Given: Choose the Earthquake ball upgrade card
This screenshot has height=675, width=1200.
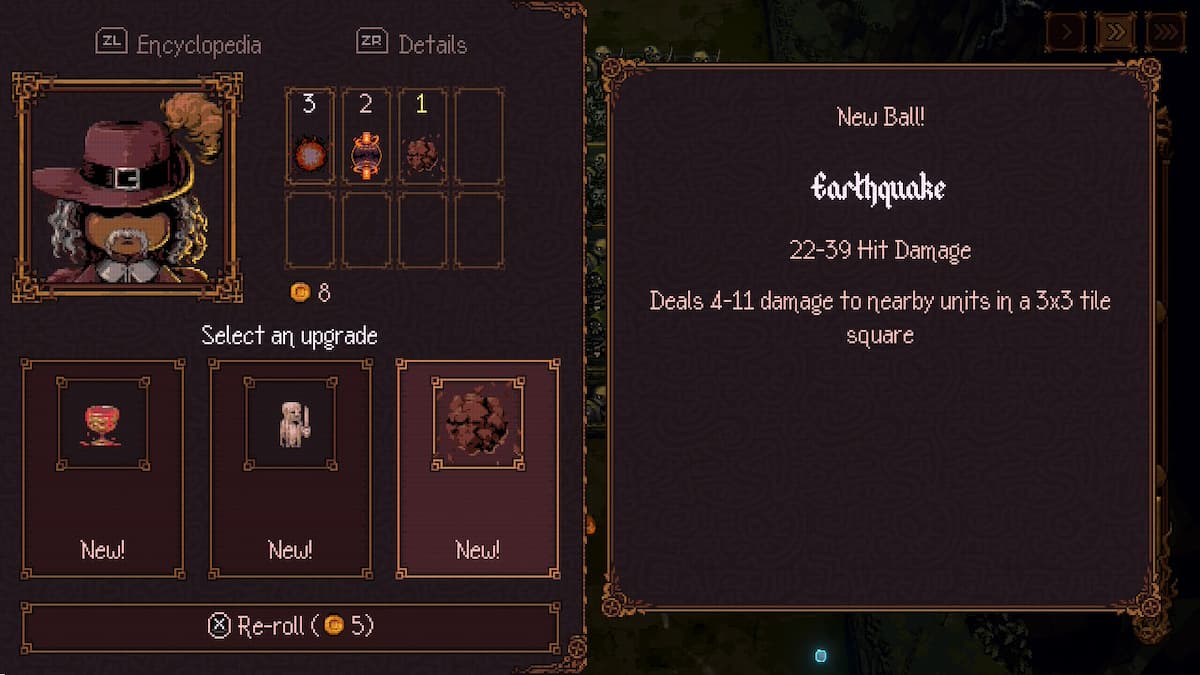Looking at the screenshot, I should click(478, 468).
